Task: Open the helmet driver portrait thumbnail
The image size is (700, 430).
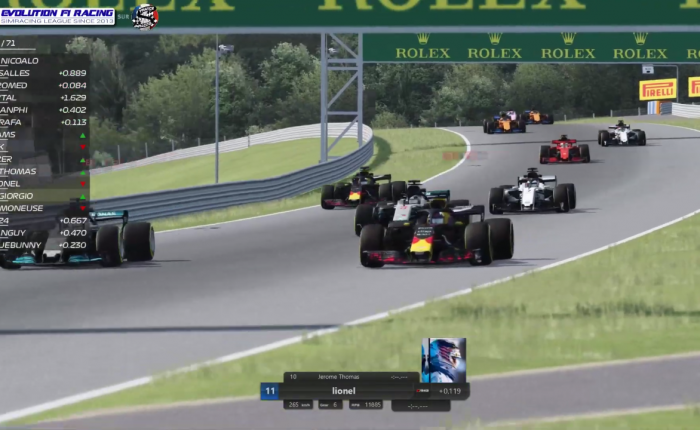Action: 443,360
